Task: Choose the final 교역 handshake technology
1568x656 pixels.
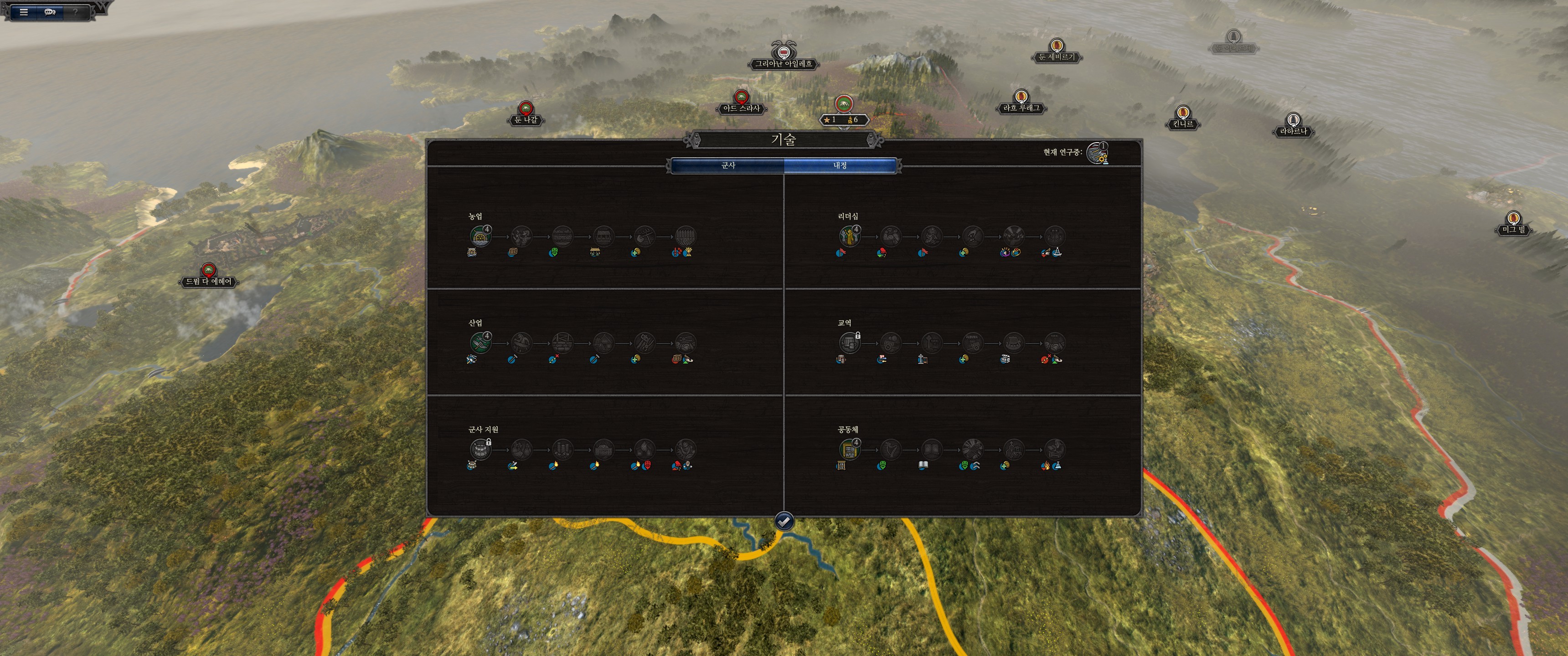Action: (x=1054, y=343)
